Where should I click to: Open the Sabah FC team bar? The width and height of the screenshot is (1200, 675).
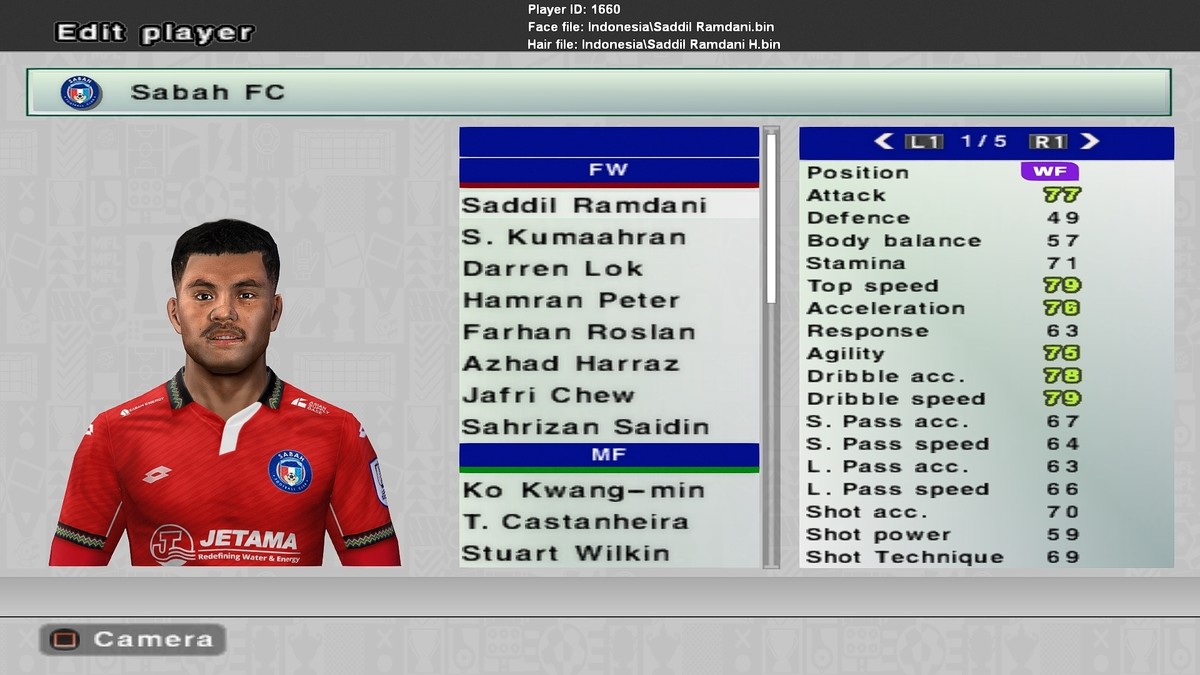click(598, 92)
